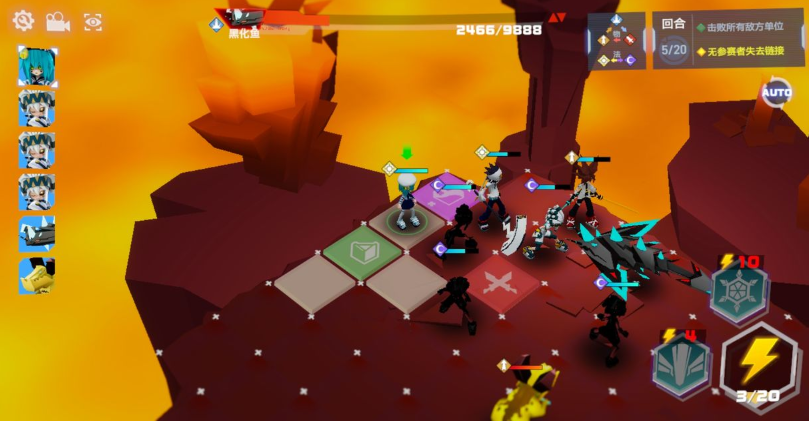The width and height of the screenshot is (809, 421).
Task: View the round objectives panel
Action: 728,40
